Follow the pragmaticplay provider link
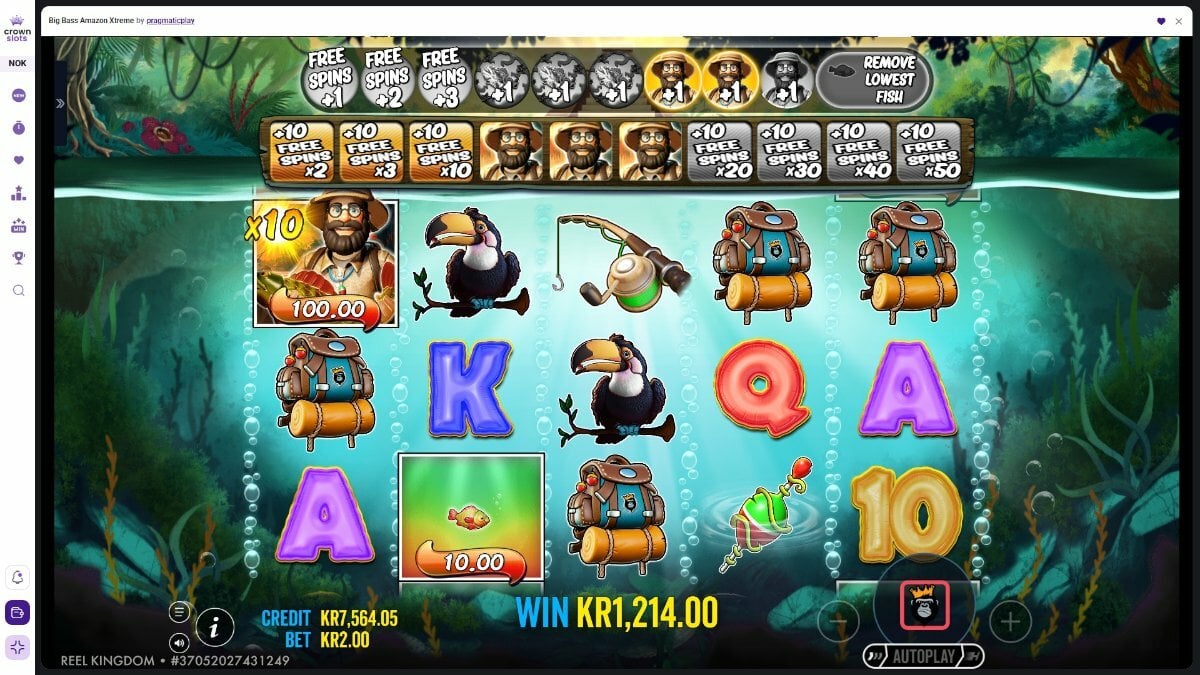This screenshot has height=675, width=1200. 169,20
